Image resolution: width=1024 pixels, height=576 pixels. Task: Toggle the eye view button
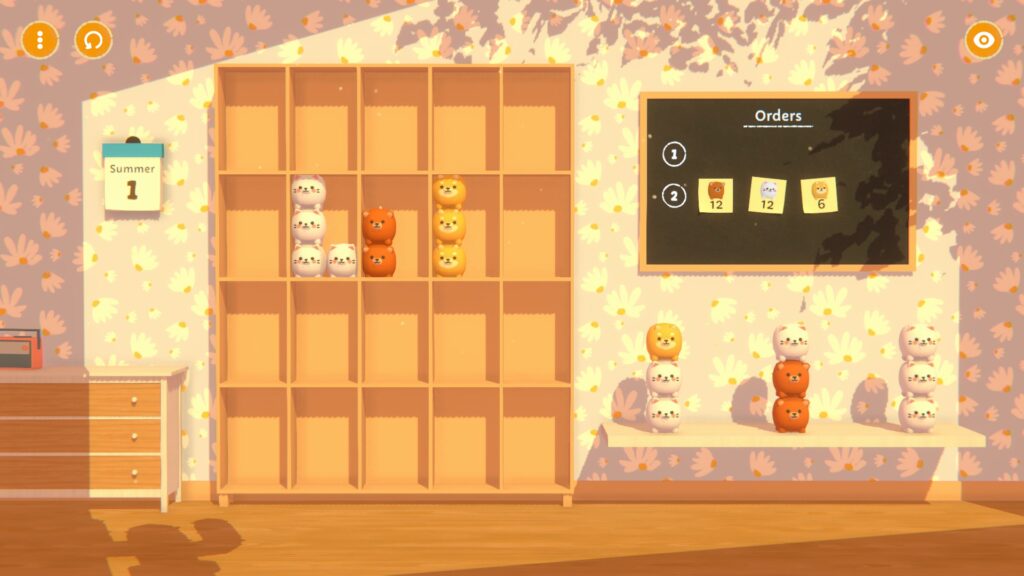click(x=983, y=40)
